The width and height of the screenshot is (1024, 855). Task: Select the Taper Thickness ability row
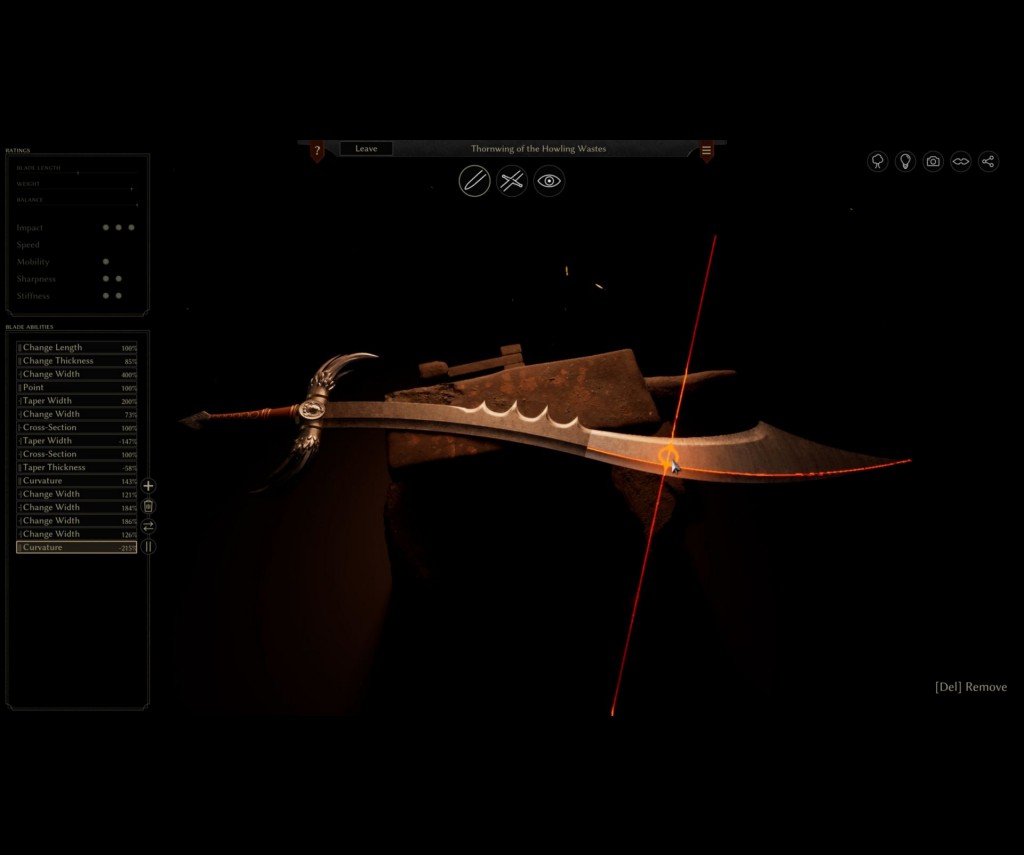(77, 468)
